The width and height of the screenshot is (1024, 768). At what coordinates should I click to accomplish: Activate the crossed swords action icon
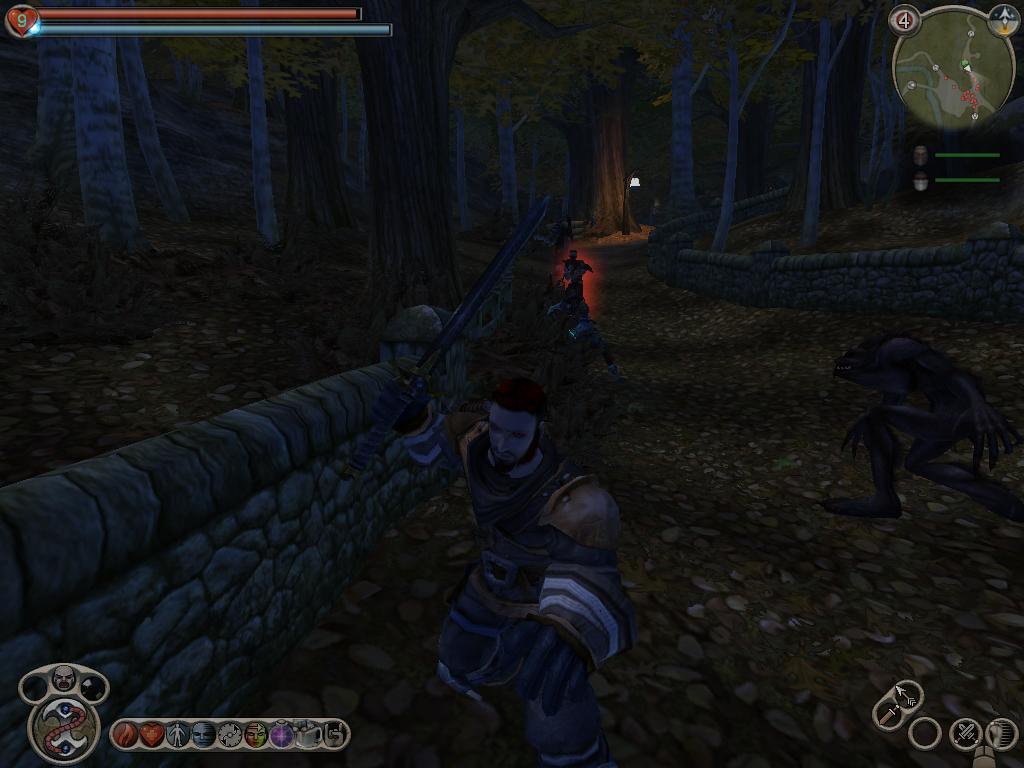[x=965, y=734]
